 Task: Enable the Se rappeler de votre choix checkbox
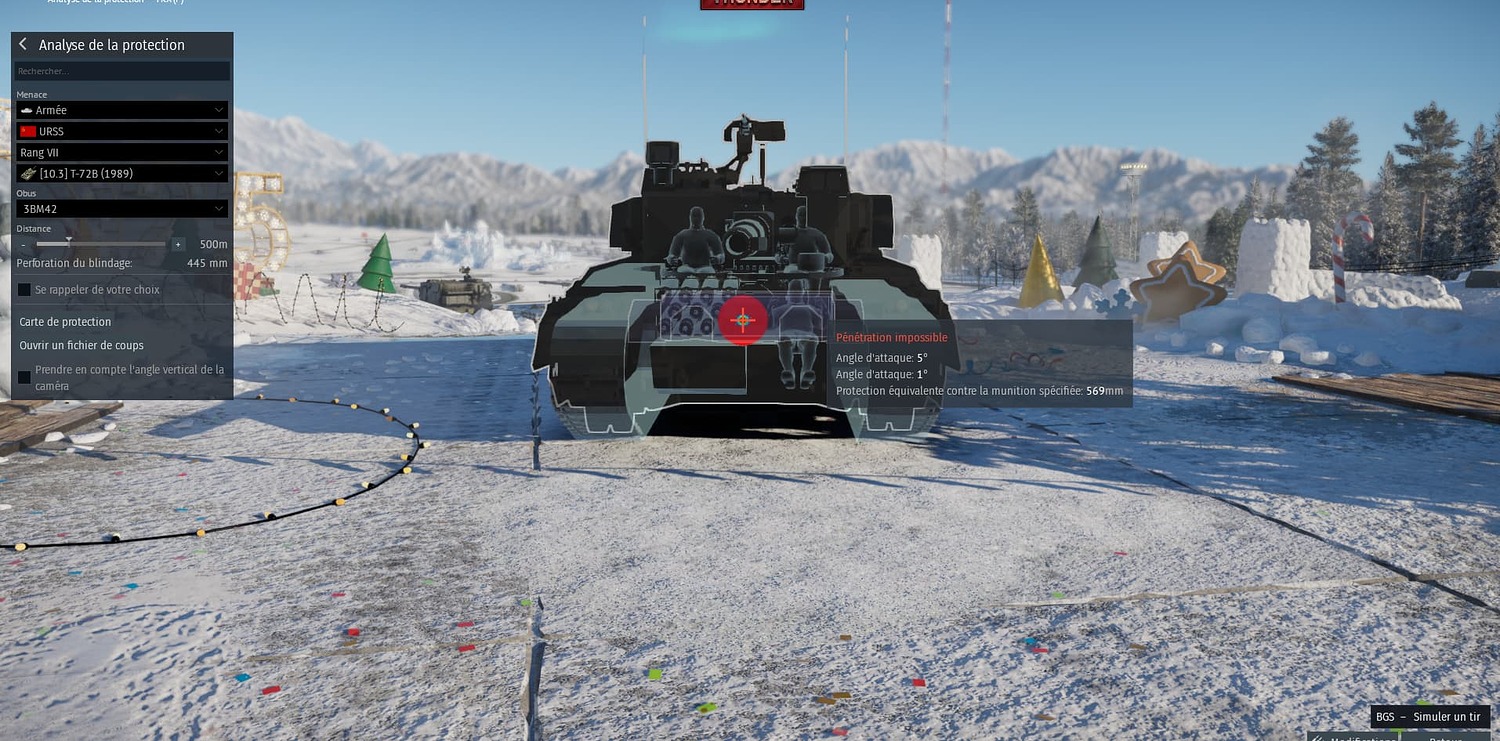click(24, 289)
